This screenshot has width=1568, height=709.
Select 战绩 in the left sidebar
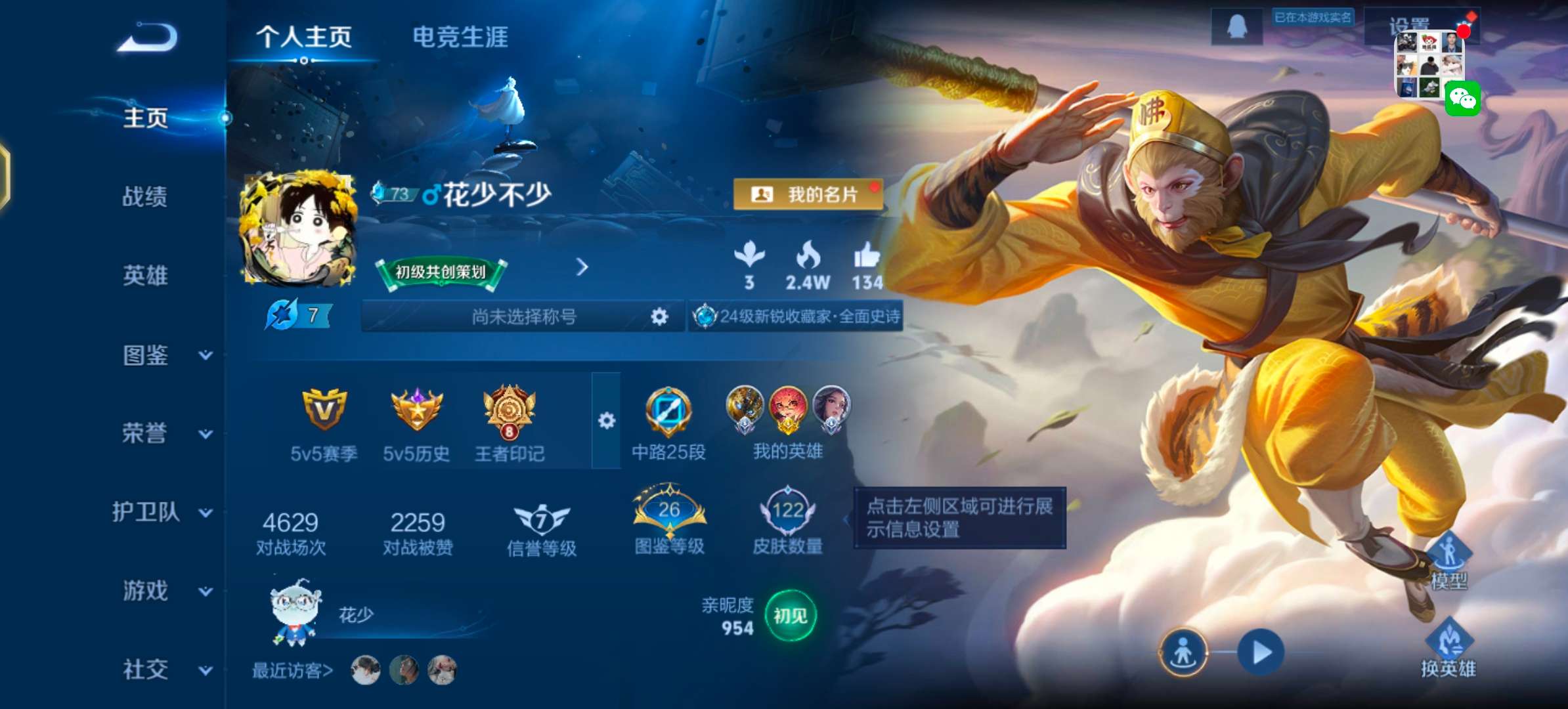(146, 197)
